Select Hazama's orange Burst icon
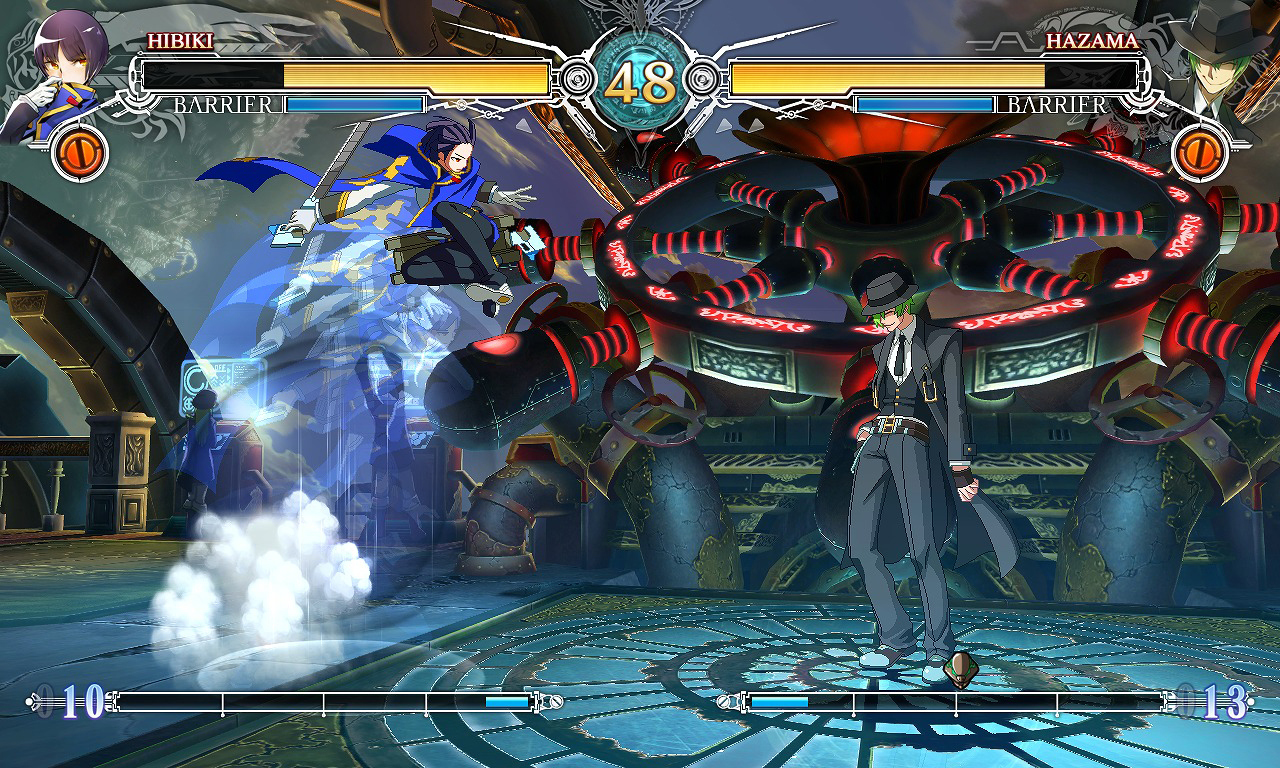 (1199, 152)
